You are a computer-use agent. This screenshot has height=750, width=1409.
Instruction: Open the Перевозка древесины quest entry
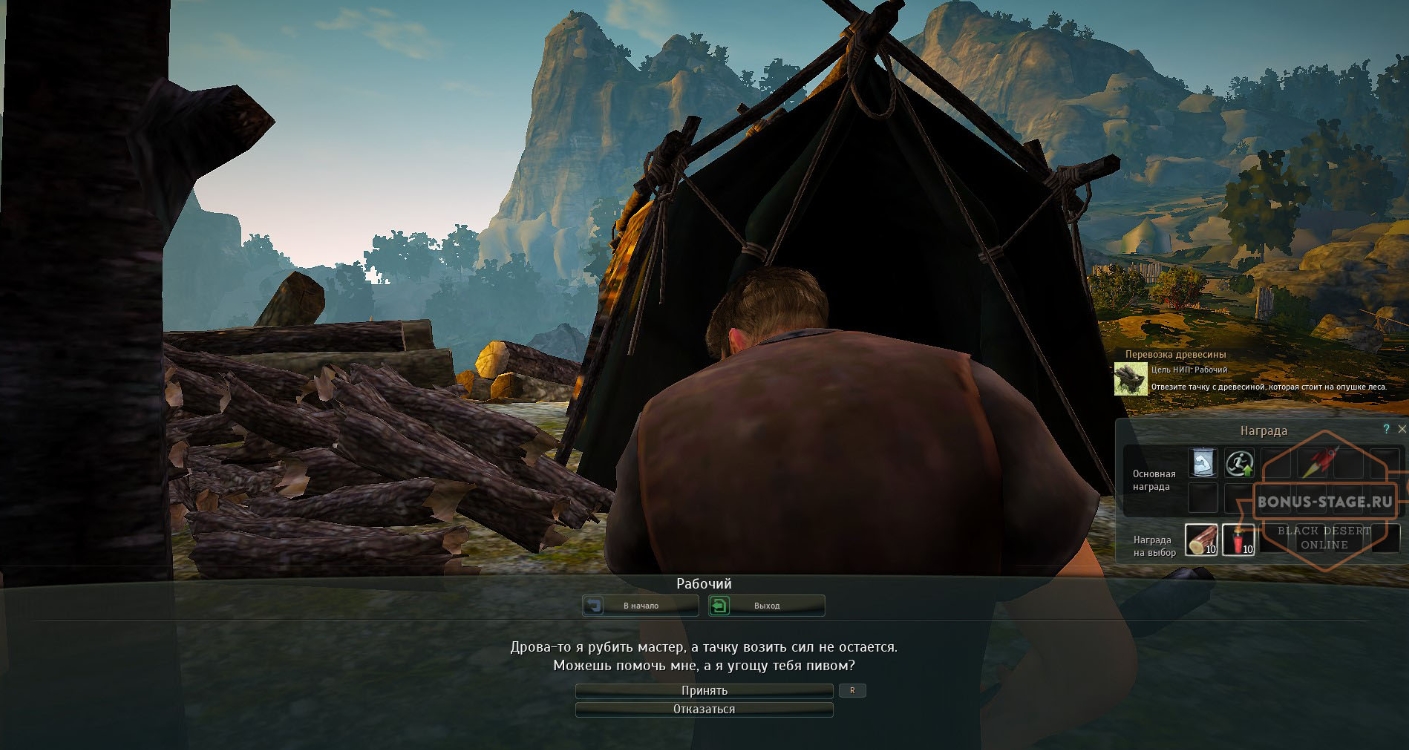coord(1186,354)
